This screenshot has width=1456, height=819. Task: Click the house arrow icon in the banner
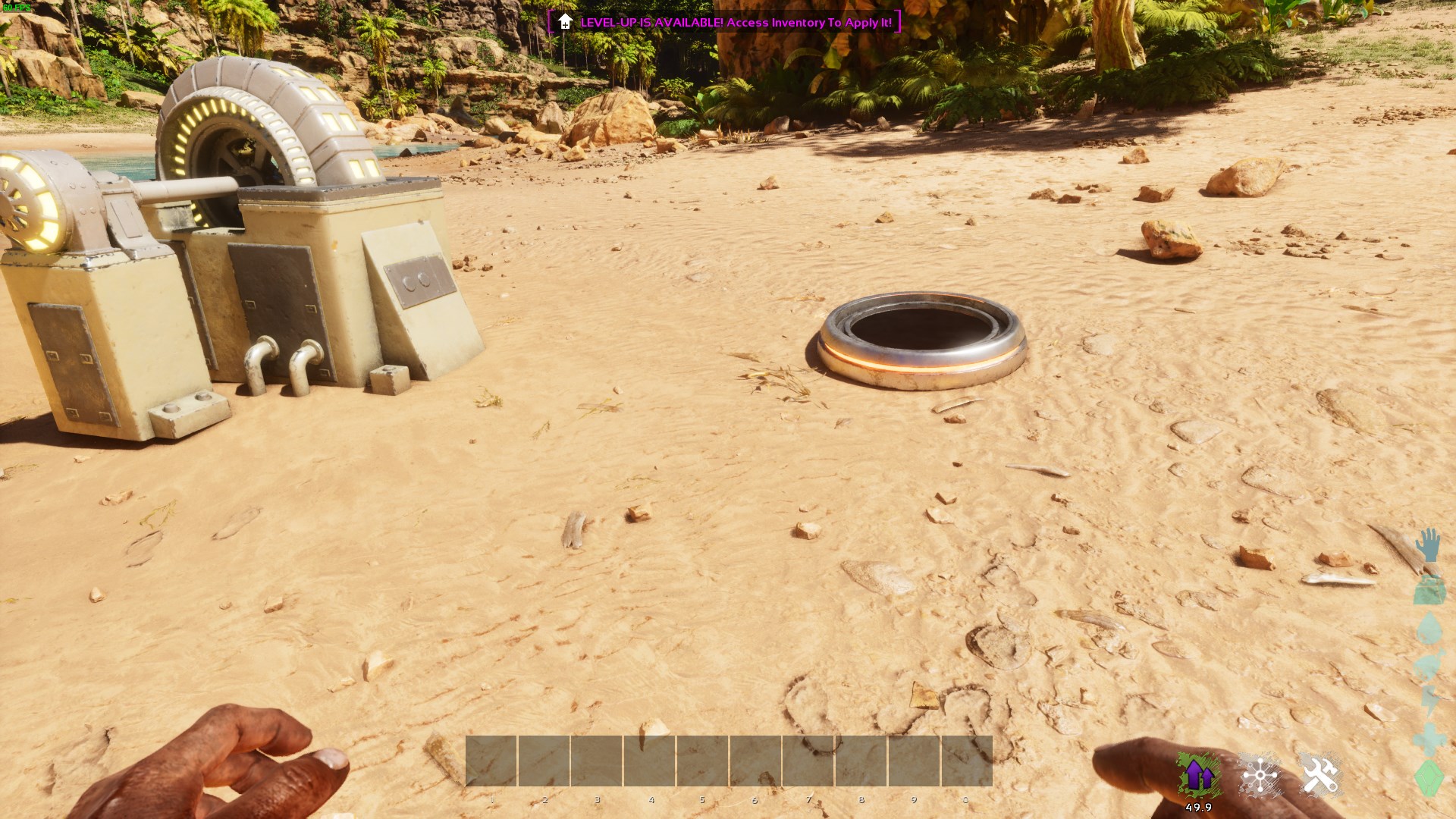[x=564, y=23]
